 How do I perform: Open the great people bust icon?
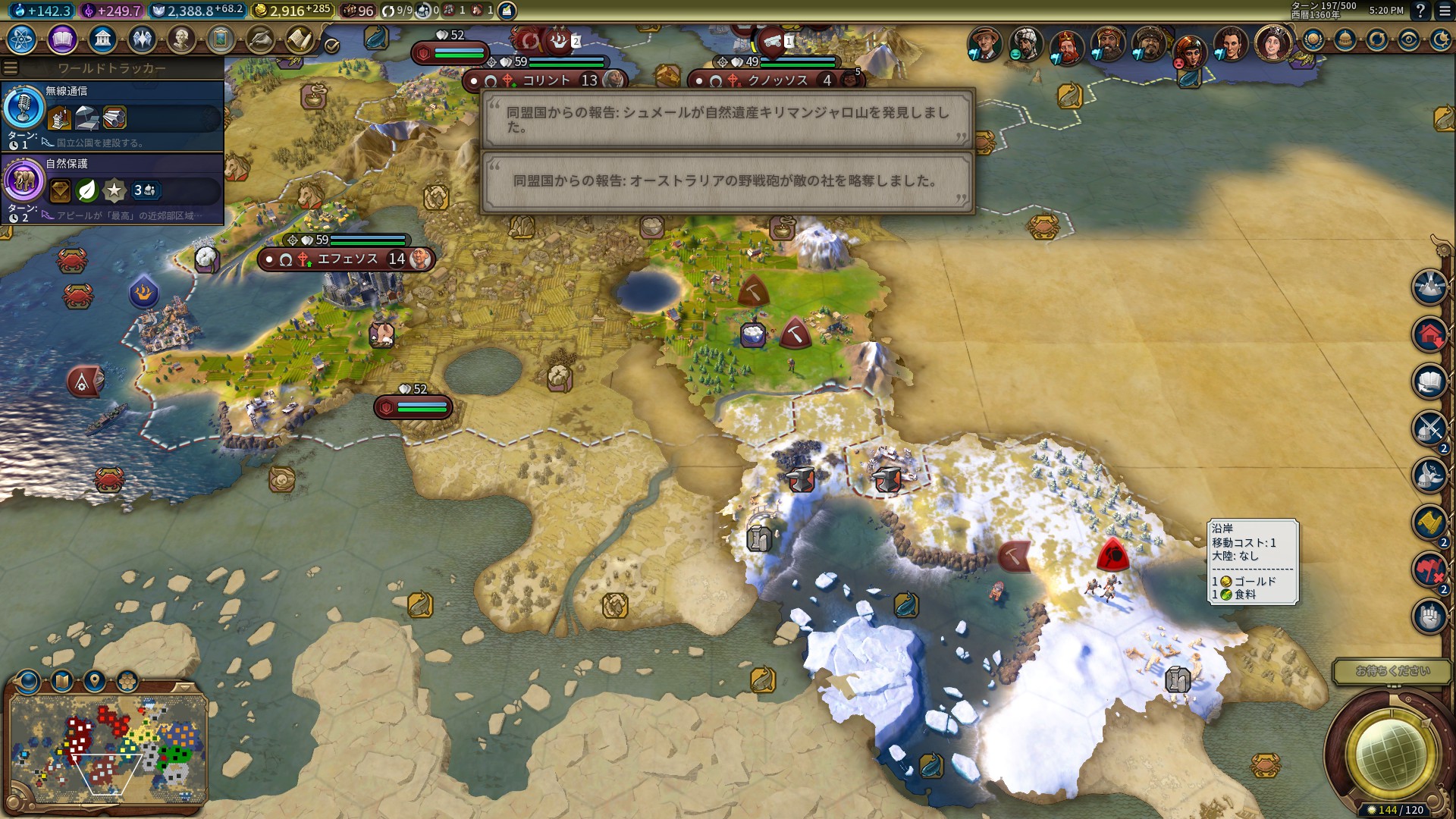coord(181,39)
